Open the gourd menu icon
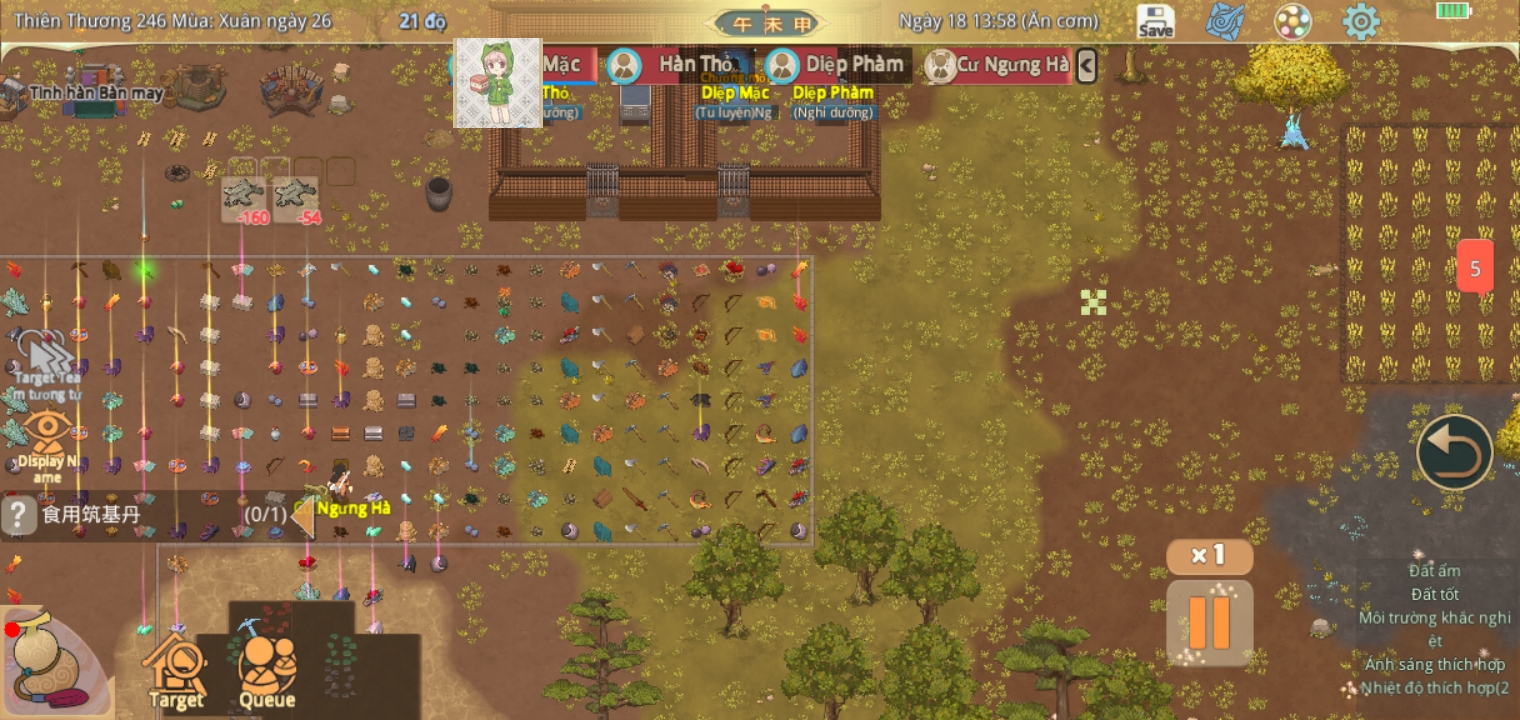The image size is (1520, 720). coord(47,662)
